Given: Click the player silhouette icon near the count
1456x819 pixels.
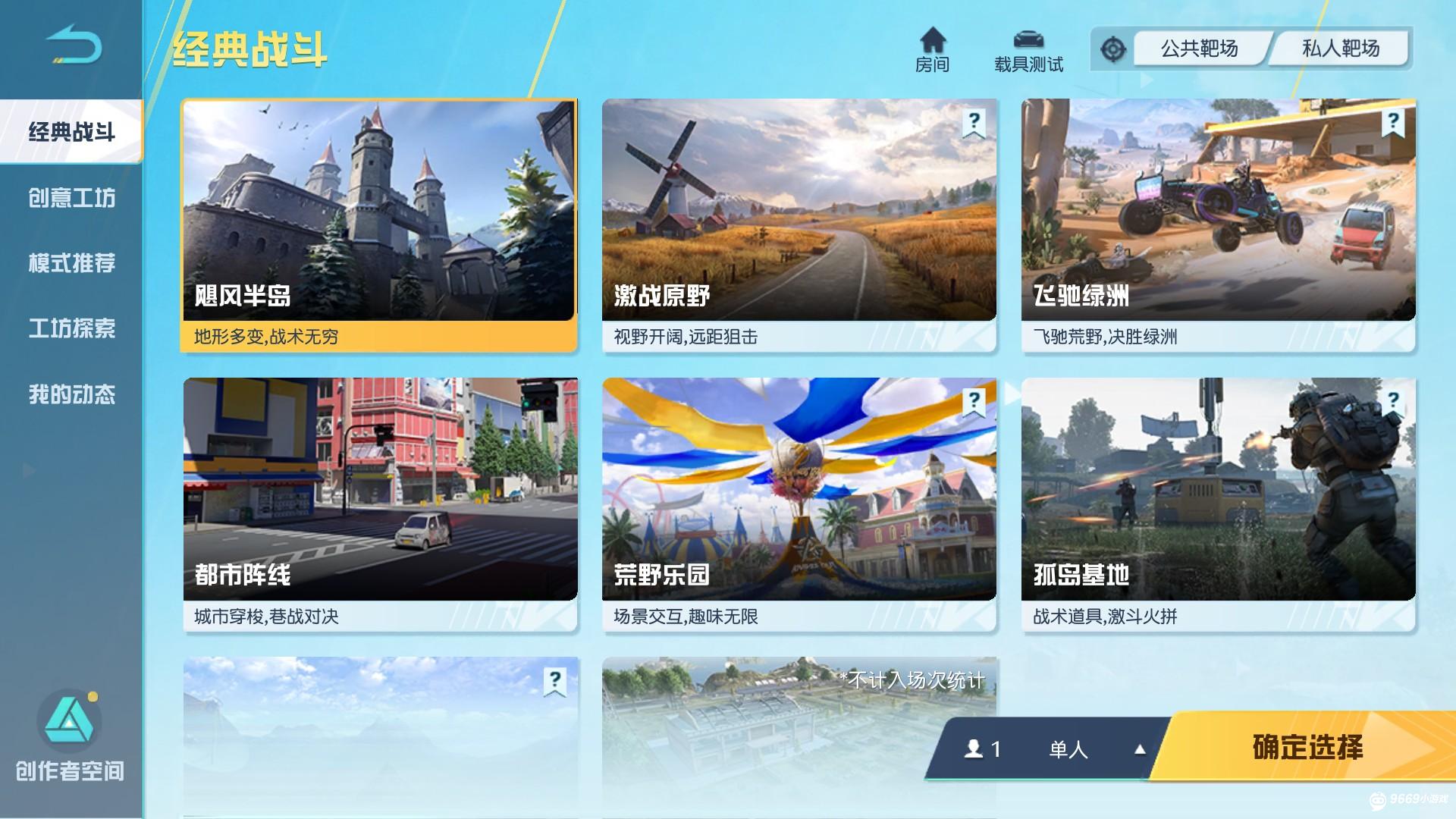Looking at the screenshot, I should pos(973,749).
